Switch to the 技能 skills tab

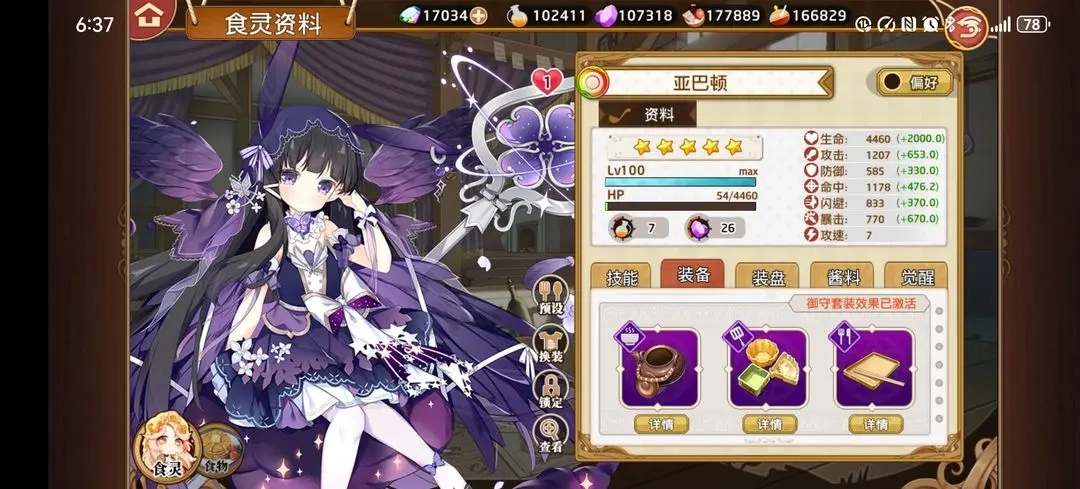point(621,279)
